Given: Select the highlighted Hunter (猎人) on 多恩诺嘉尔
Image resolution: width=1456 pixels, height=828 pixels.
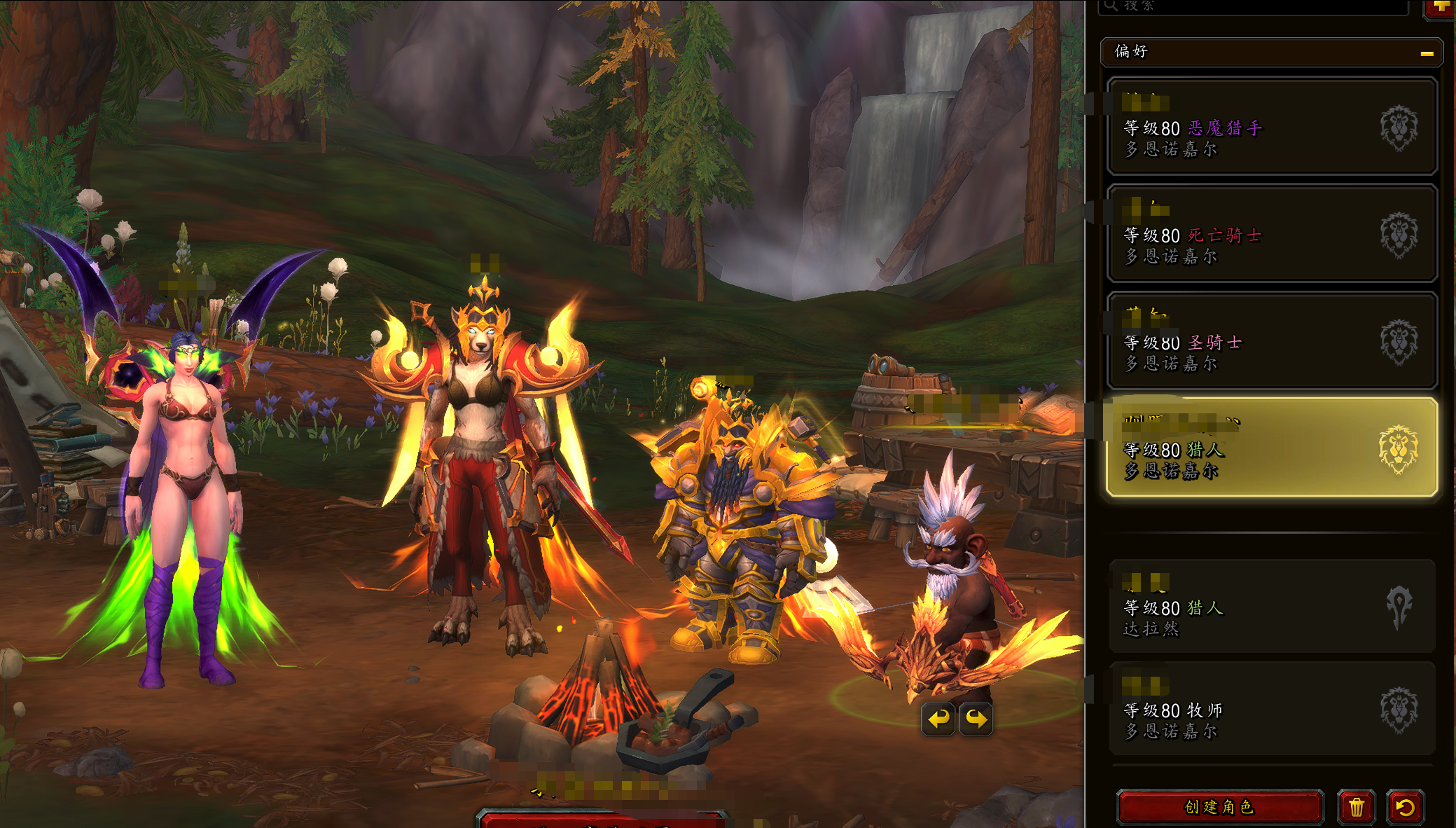Looking at the screenshot, I should click(1271, 448).
